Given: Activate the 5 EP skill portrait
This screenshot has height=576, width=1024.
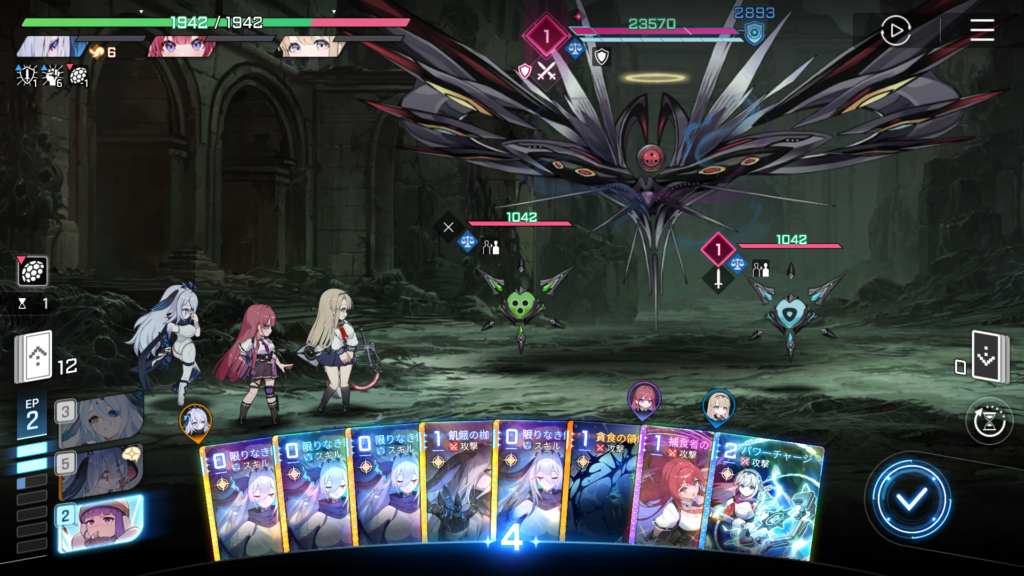Looking at the screenshot, I should [100, 468].
